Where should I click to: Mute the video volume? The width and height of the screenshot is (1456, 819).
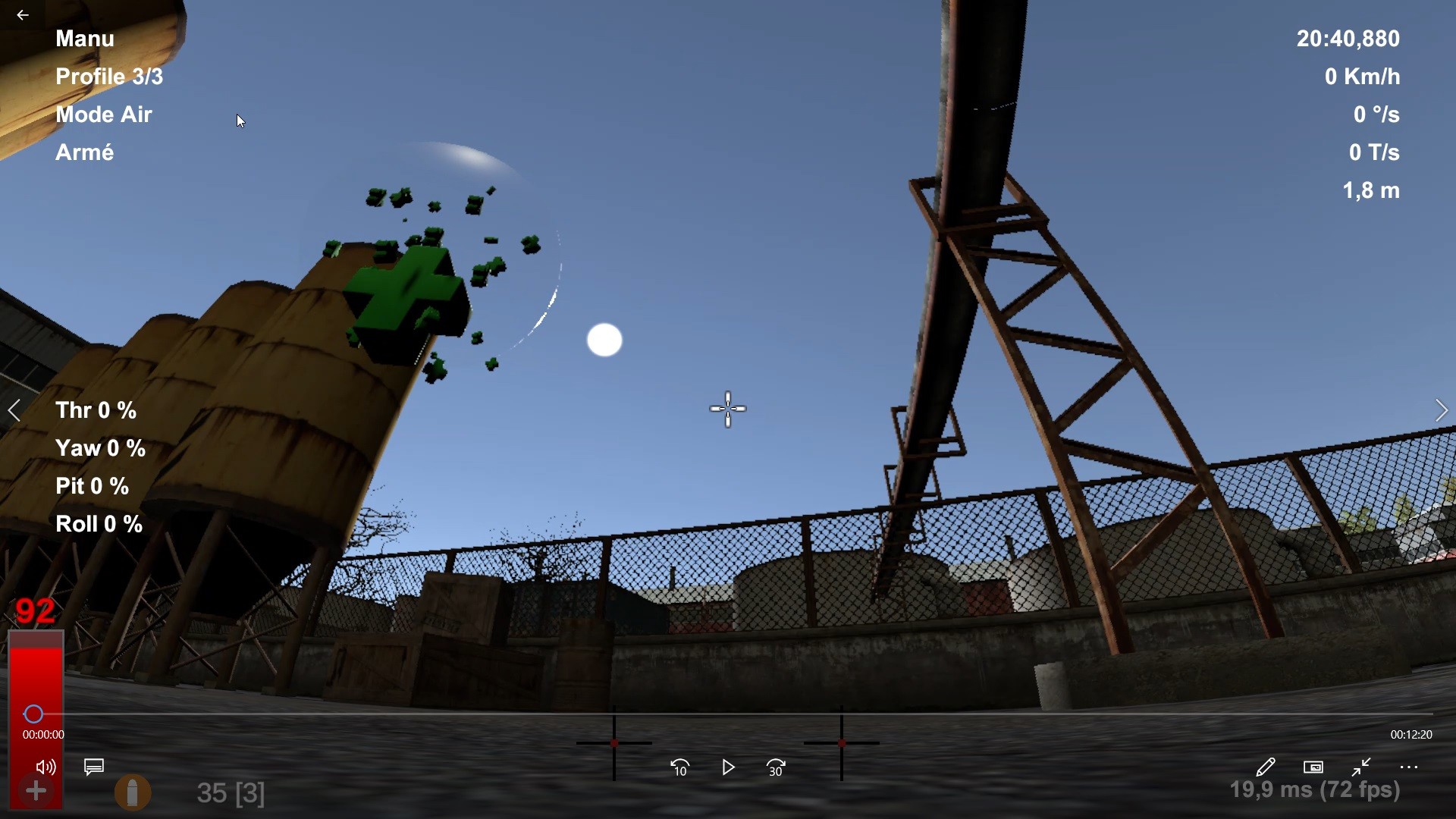(45, 767)
